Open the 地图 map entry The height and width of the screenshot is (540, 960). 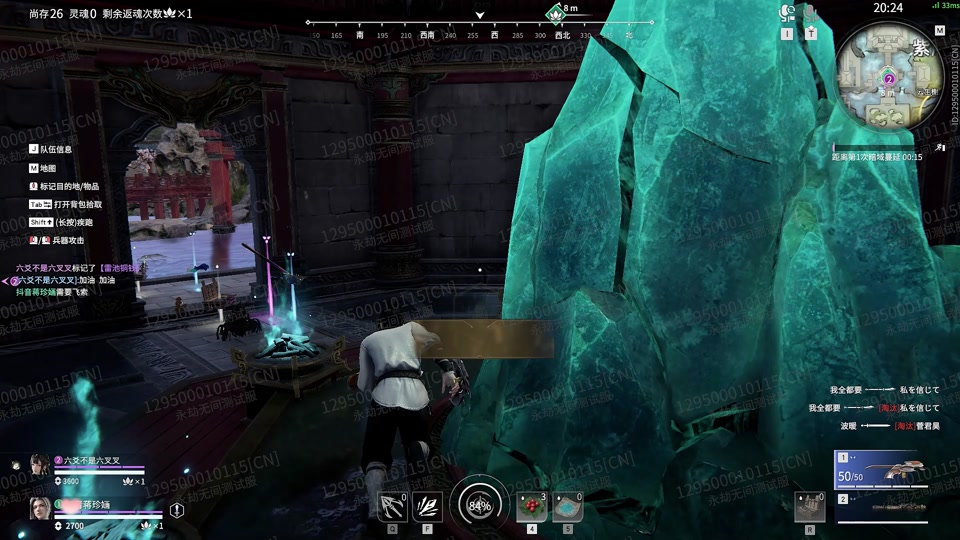(x=49, y=168)
